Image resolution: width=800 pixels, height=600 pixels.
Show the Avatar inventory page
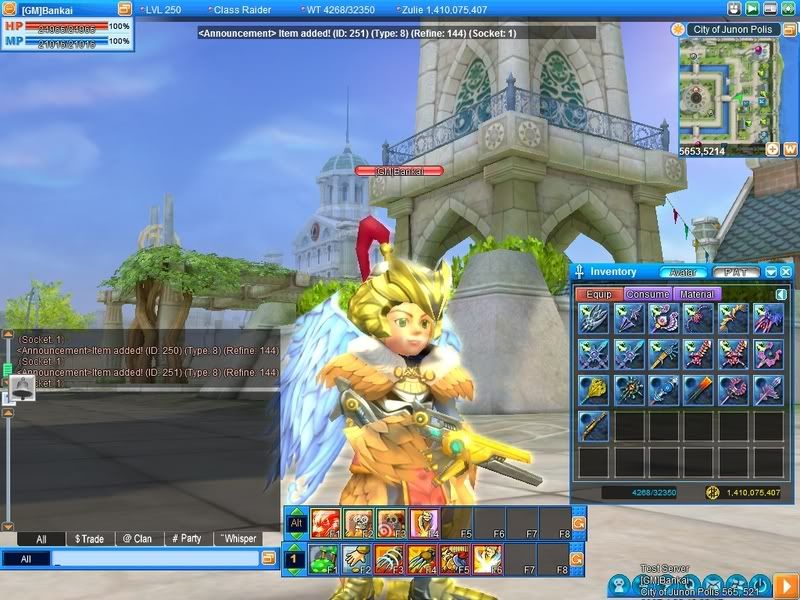click(683, 272)
